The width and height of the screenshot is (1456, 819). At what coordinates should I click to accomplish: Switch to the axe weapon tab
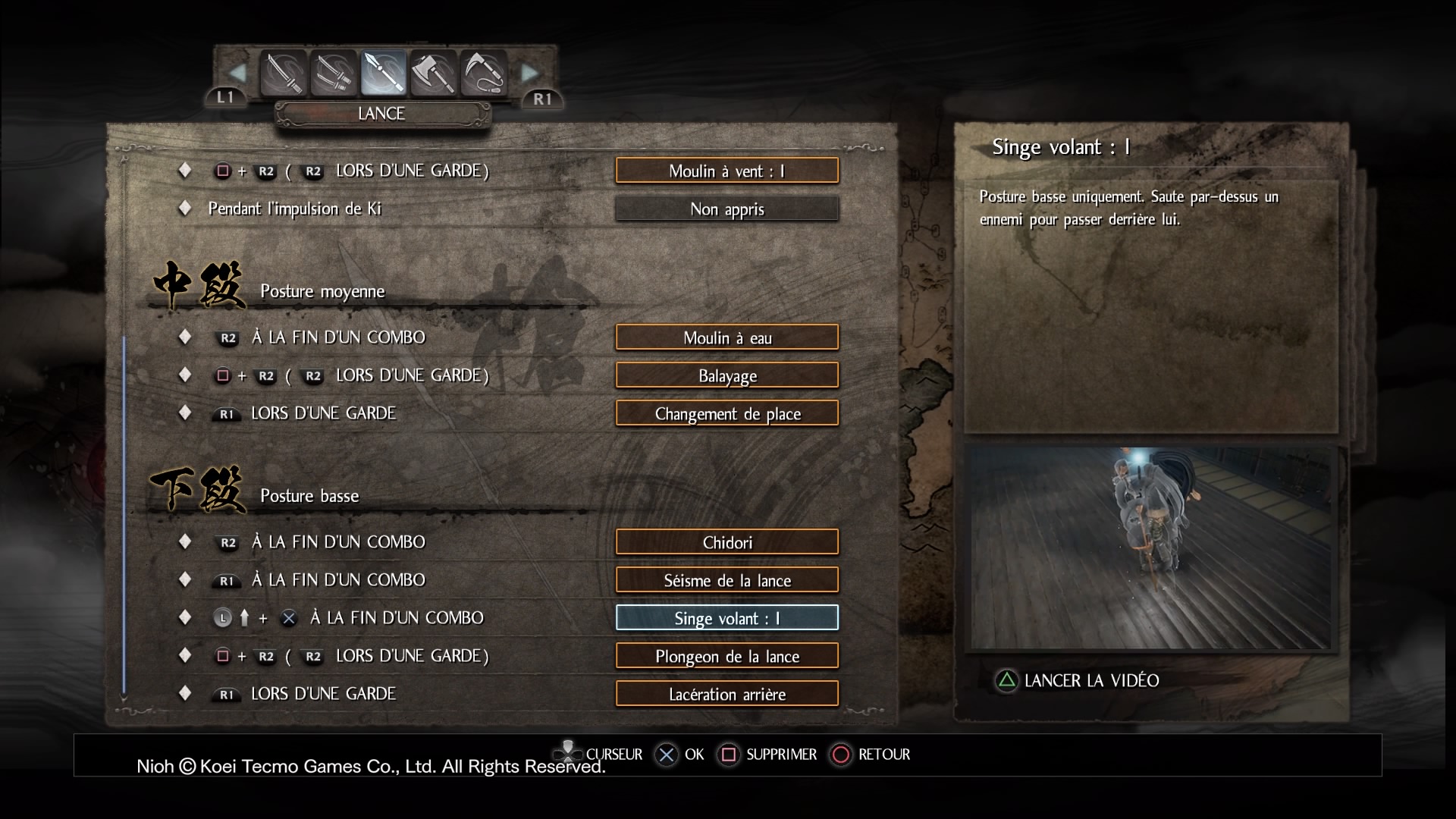[x=434, y=74]
